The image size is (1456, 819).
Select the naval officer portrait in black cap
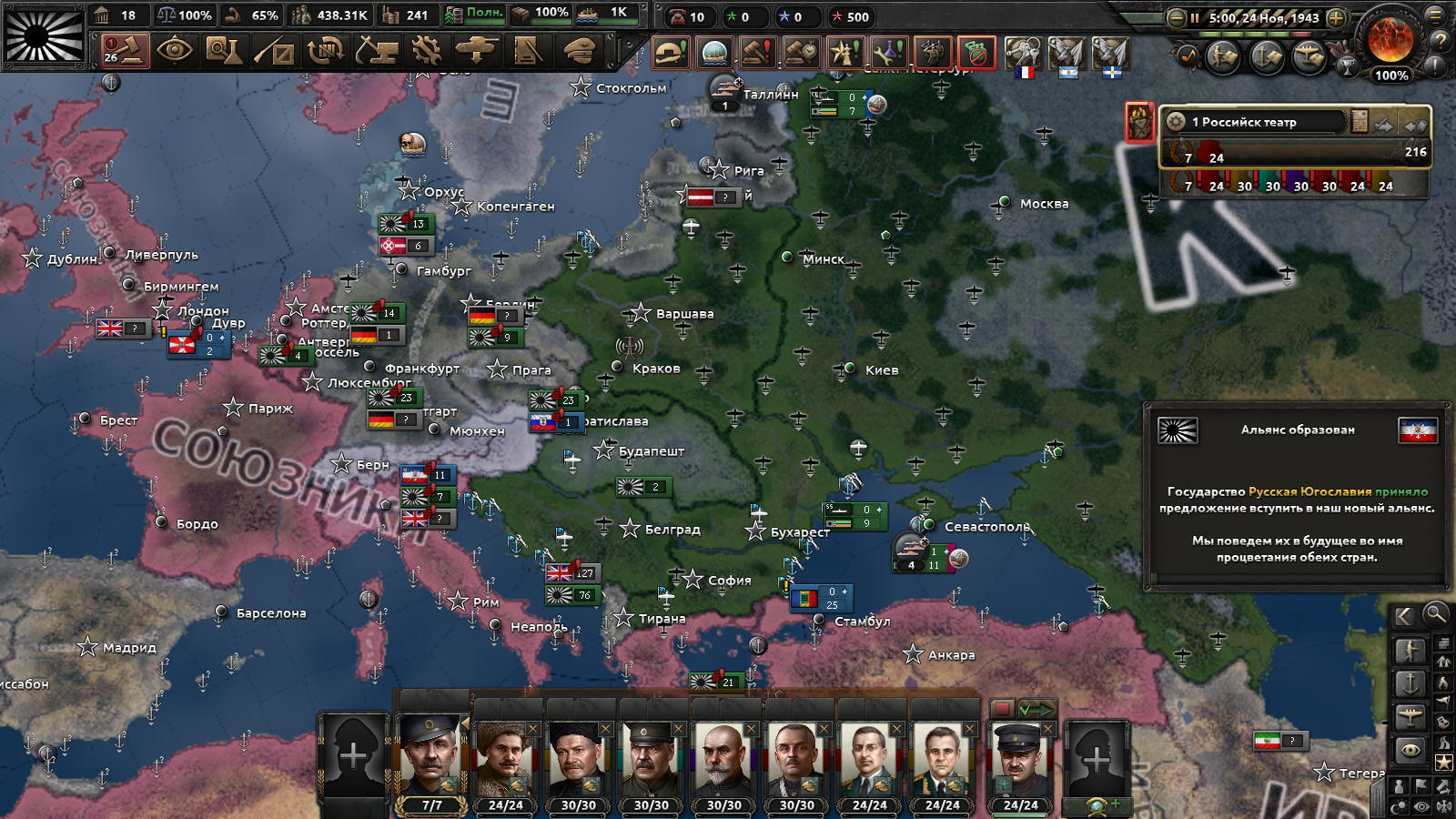coord(1020,761)
